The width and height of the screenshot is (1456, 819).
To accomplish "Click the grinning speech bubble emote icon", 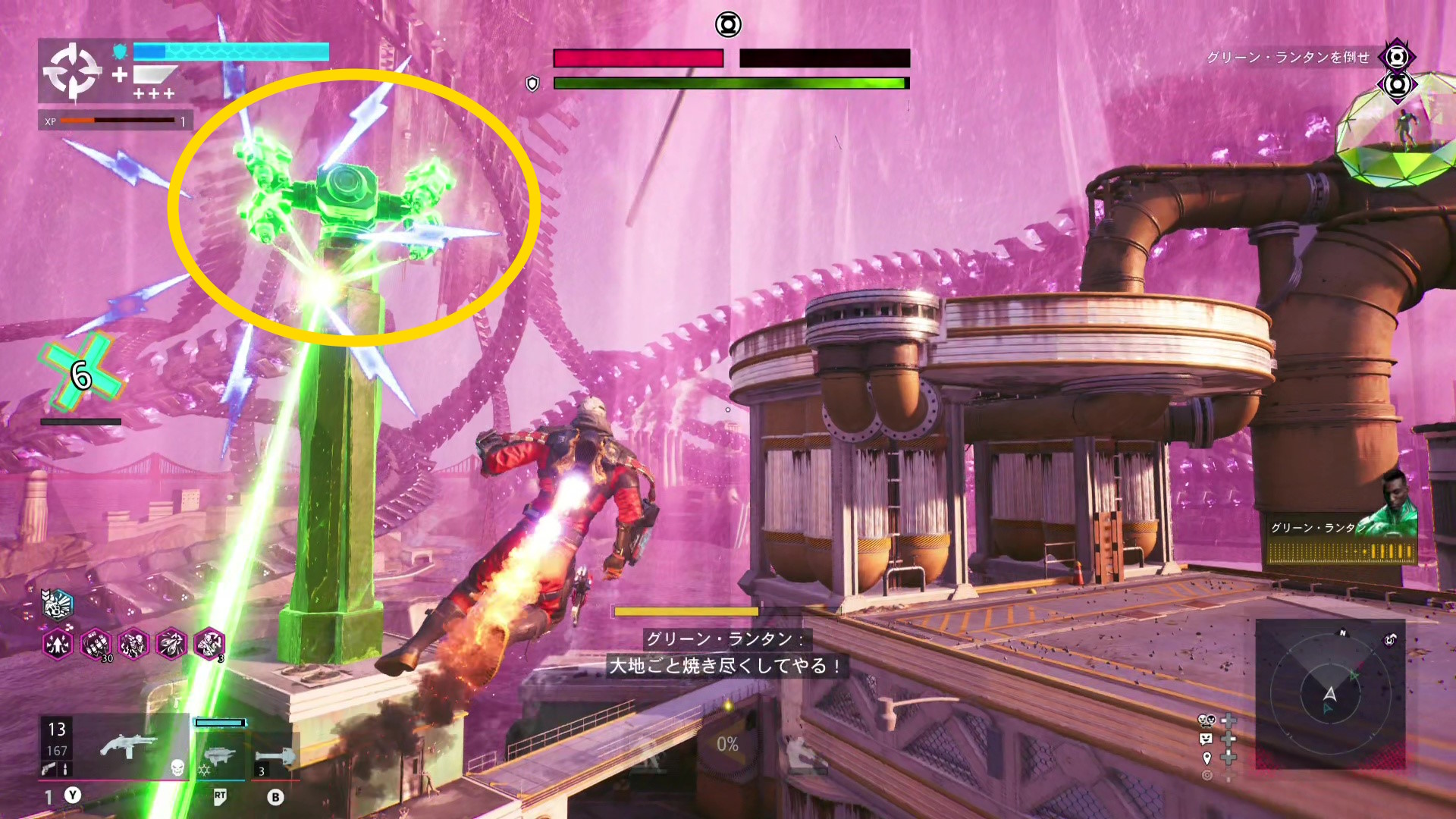I will 1207,739.
